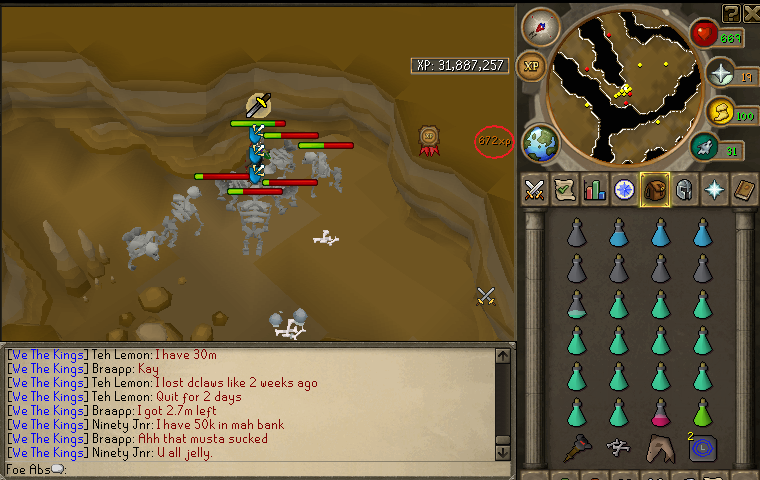Open the Worn Equipment helmet tab
This screenshot has width=760, height=480.
(x=685, y=189)
